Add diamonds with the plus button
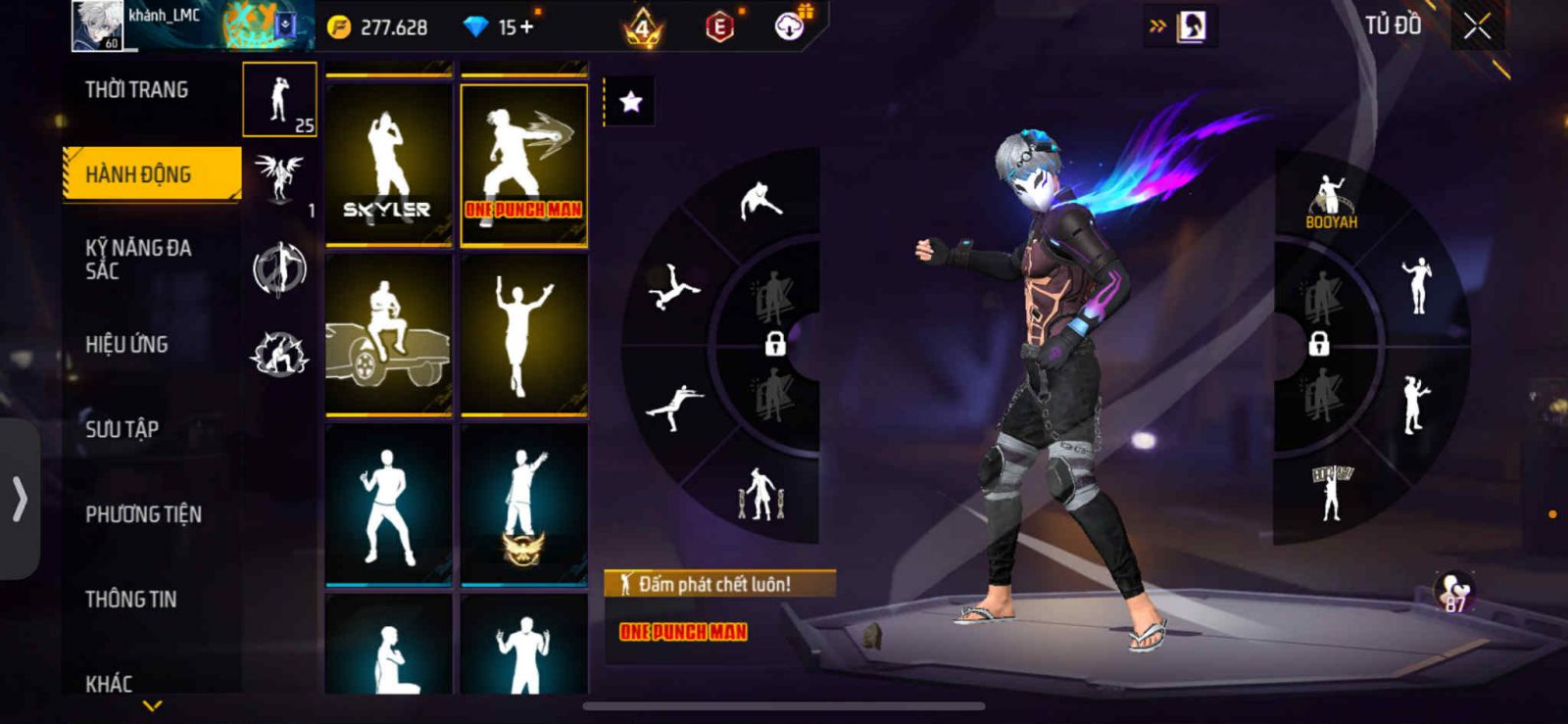1568x724 pixels. pos(526,26)
